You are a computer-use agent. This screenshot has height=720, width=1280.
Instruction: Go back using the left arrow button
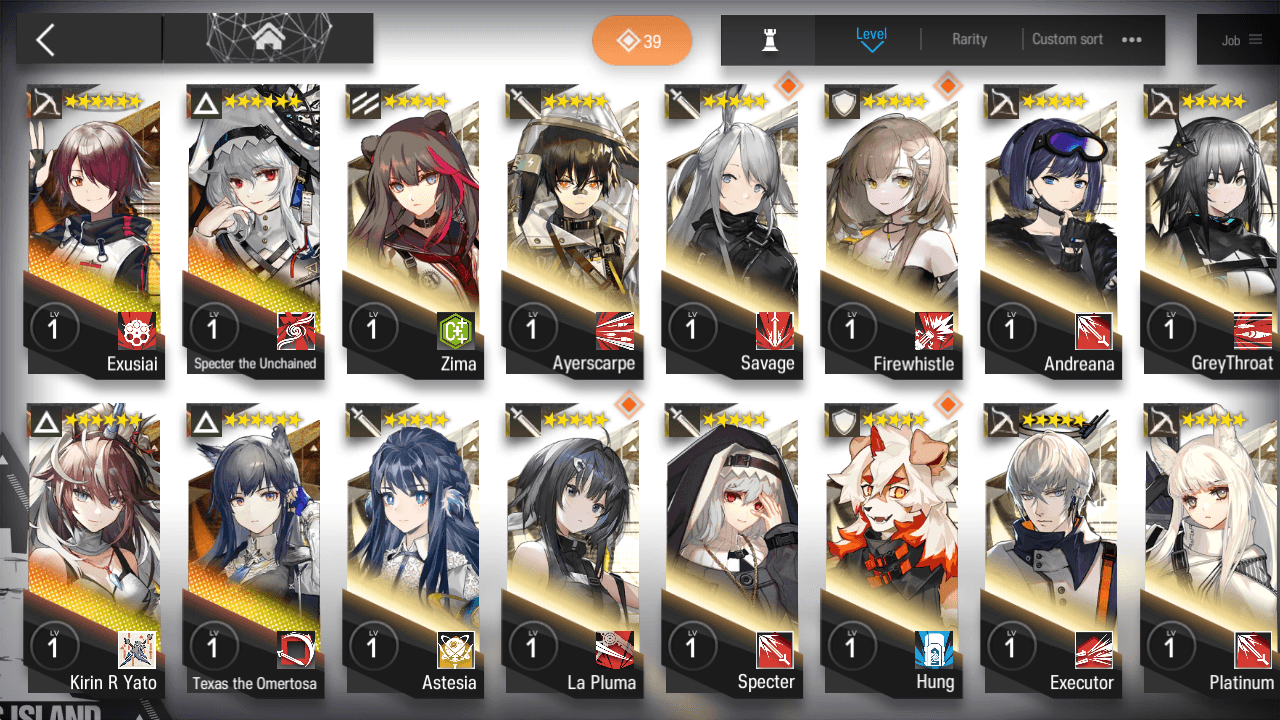coord(45,40)
